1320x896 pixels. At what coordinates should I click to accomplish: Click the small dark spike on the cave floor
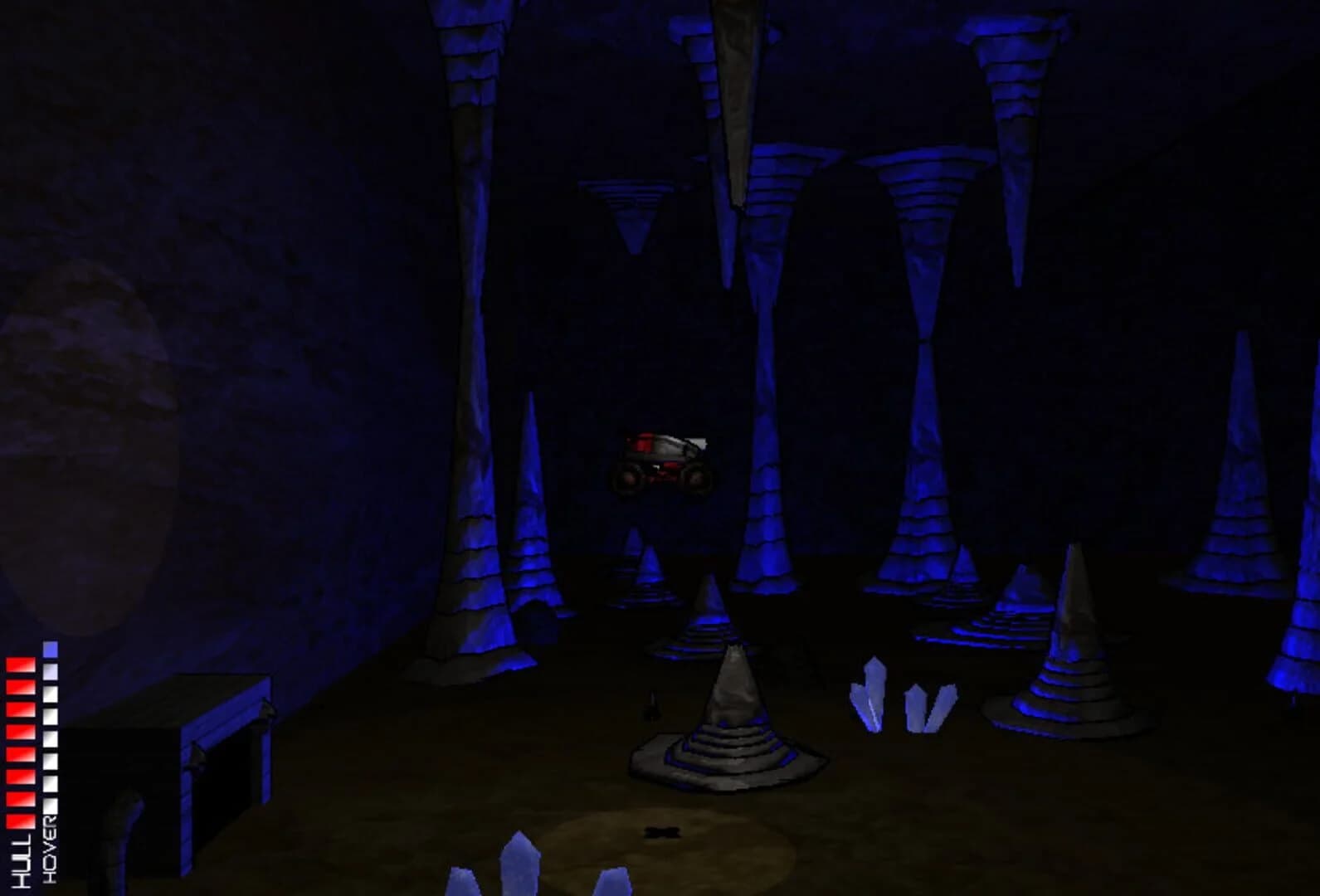[651, 705]
